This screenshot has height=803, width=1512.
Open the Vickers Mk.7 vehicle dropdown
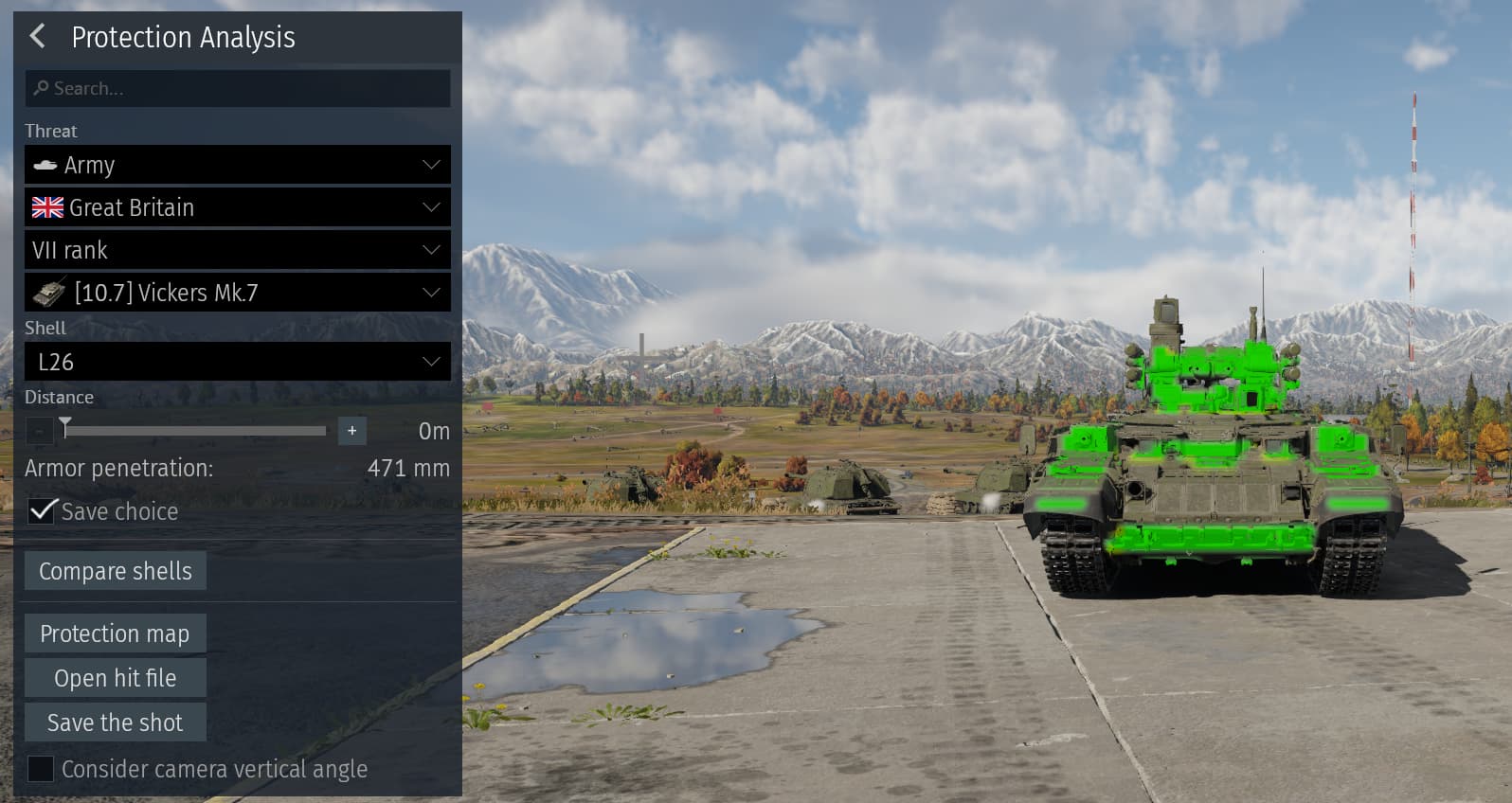[x=237, y=293]
